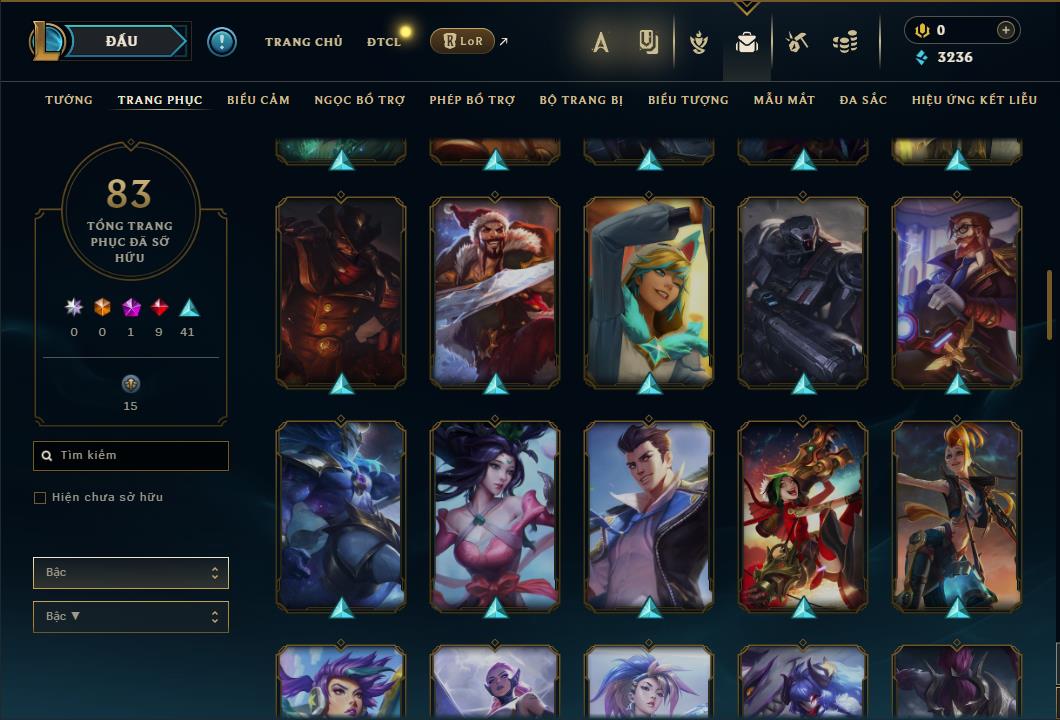Image resolution: width=1060 pixels, height=720 pixels.
Task: Open the NGỌC BỔ TRỢ tab
Action: [x=359, y=100]
